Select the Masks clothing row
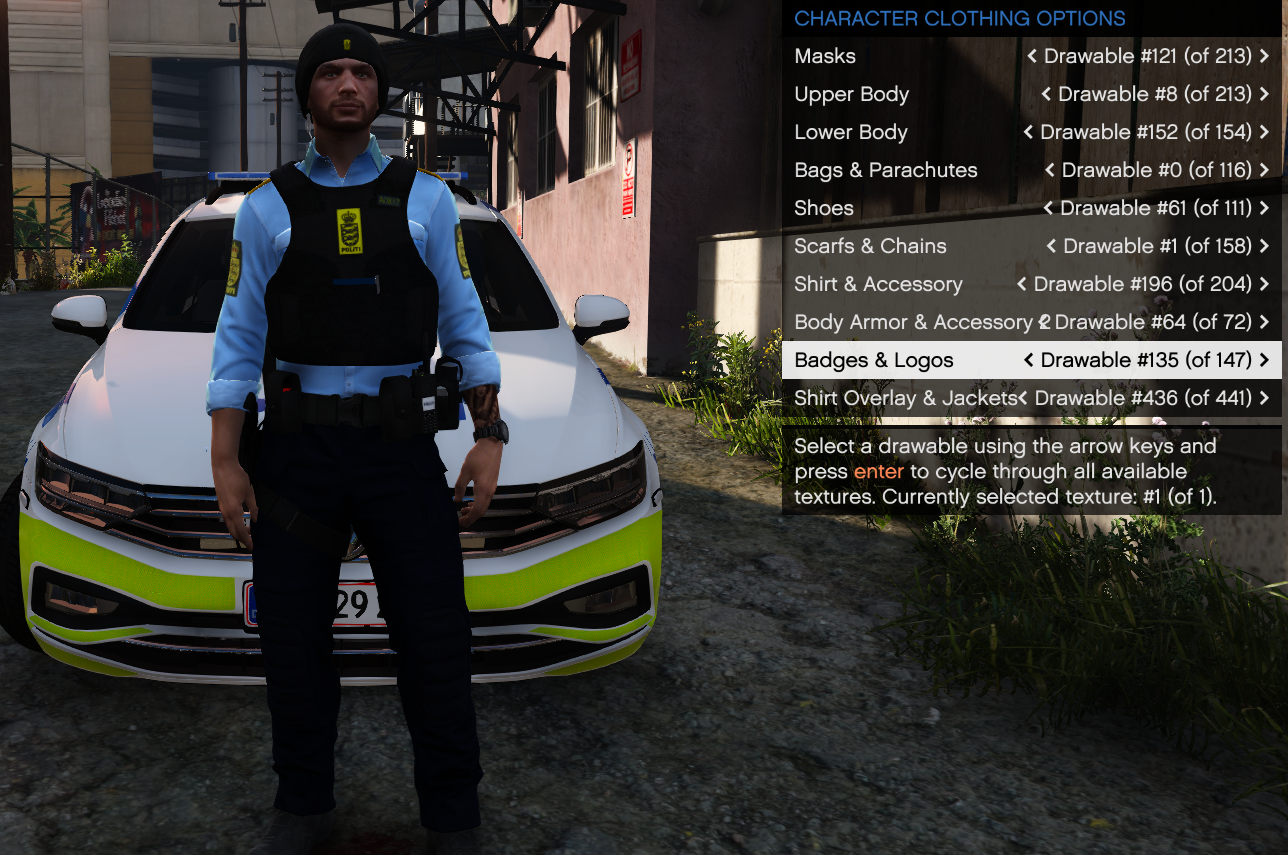Viewport: 1288px width, 855px height. [x=825, y=57]
